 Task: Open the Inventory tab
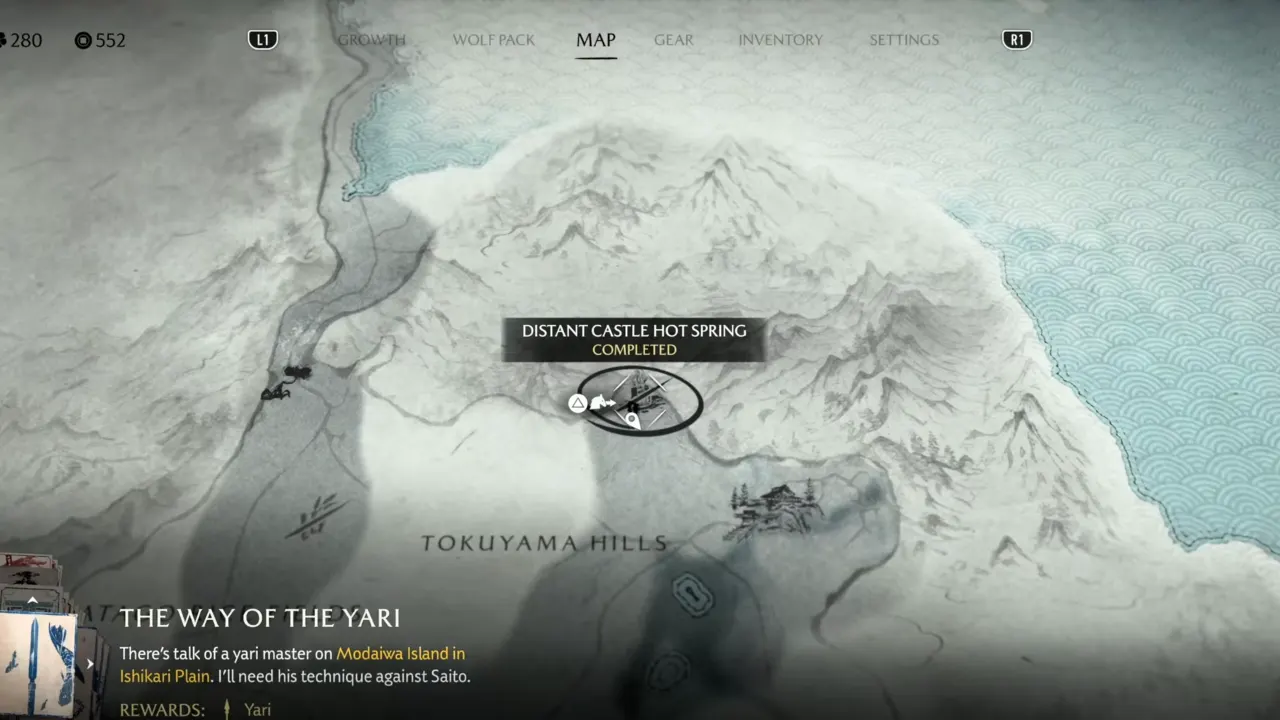tap(780, 40)
